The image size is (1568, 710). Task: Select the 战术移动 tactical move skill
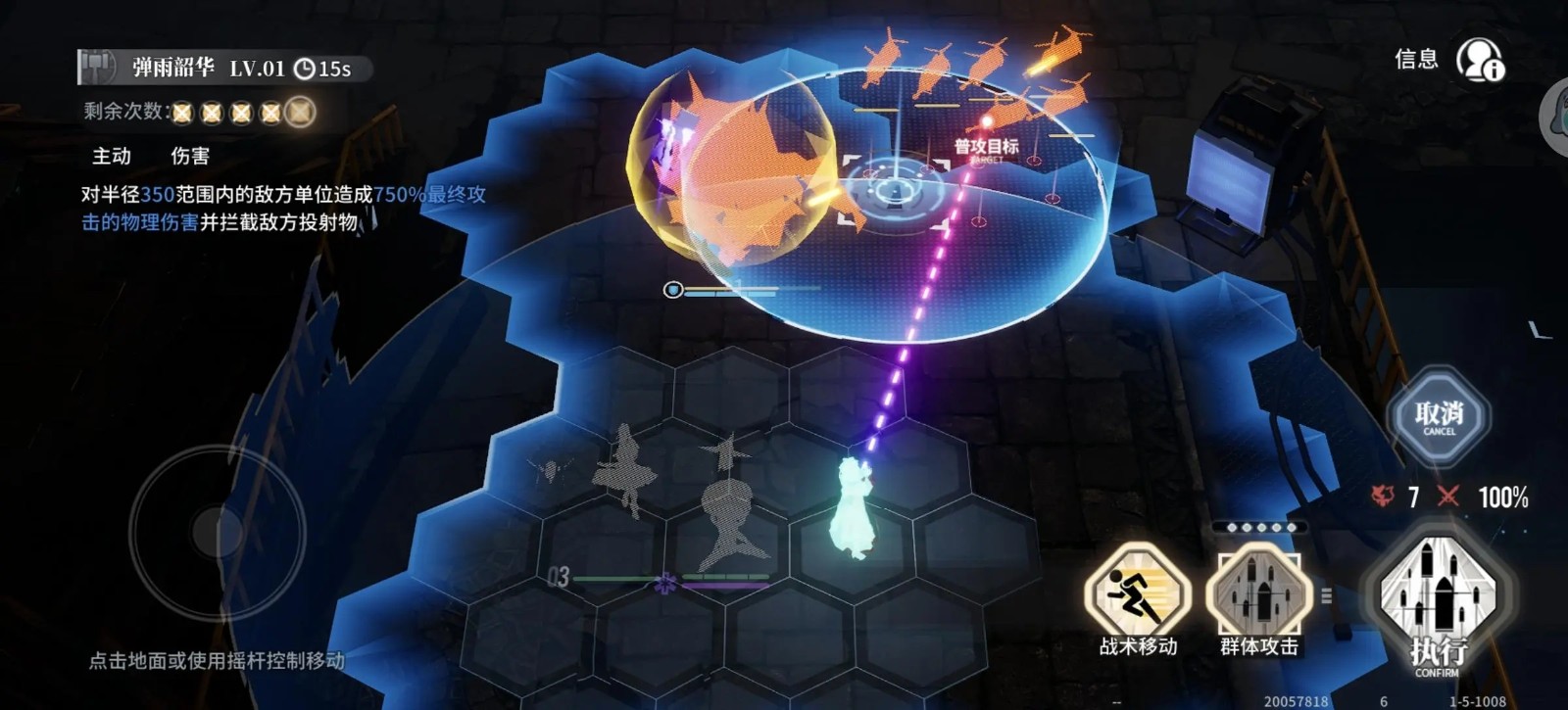[1138, 593]
